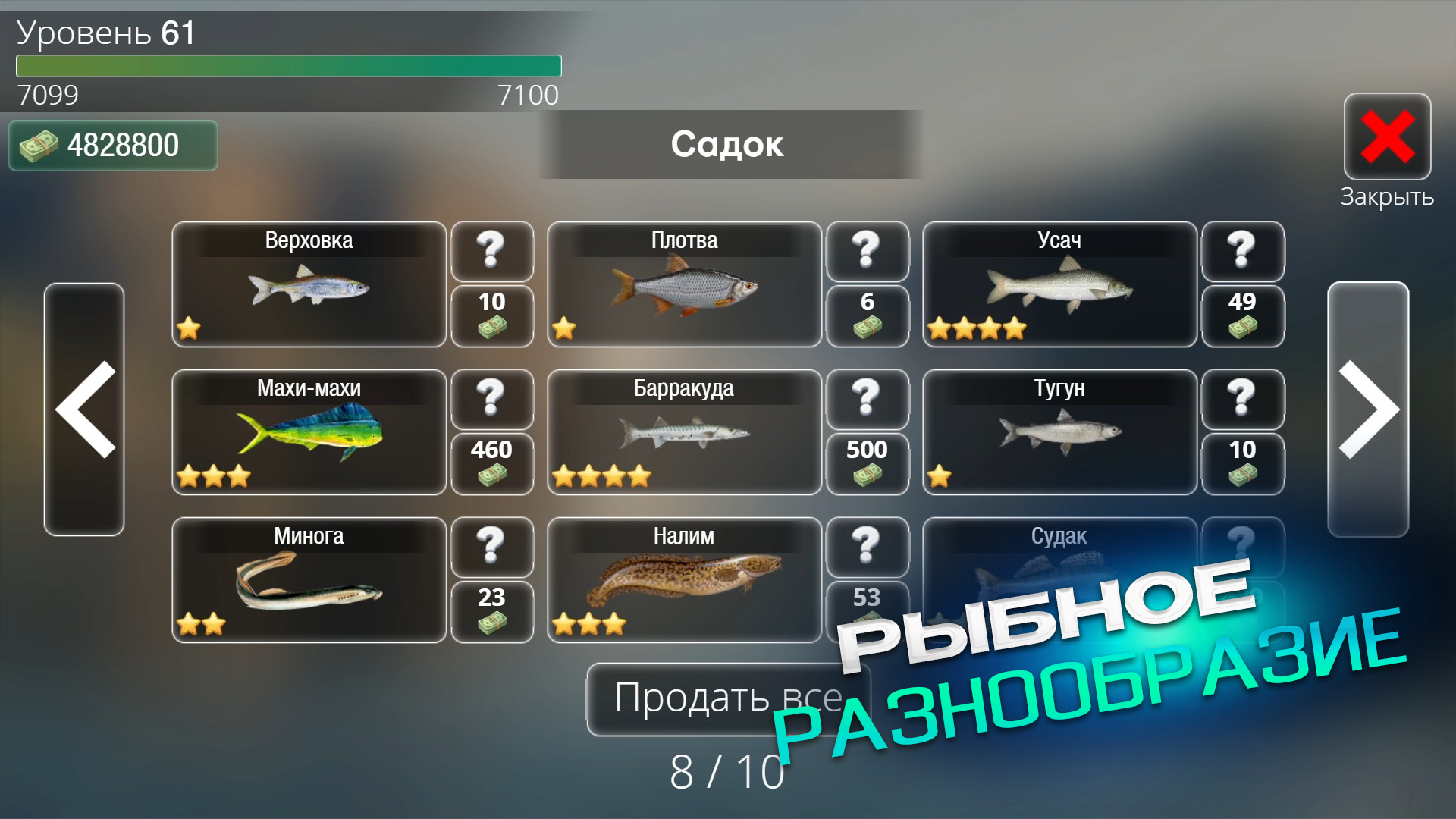Click the 4828800 money balance
This screenshot has width=1456, height=819.
tap(112, 144)
